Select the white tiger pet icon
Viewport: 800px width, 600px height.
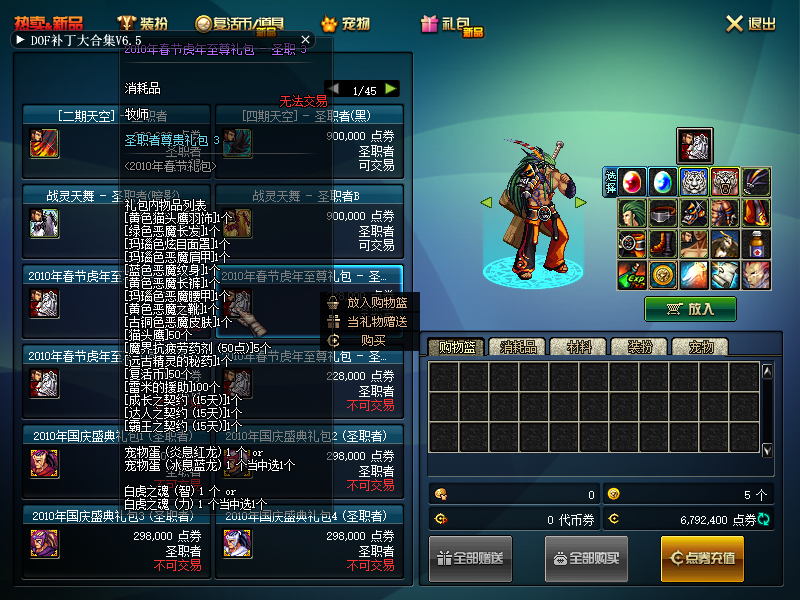pos(694,182)
